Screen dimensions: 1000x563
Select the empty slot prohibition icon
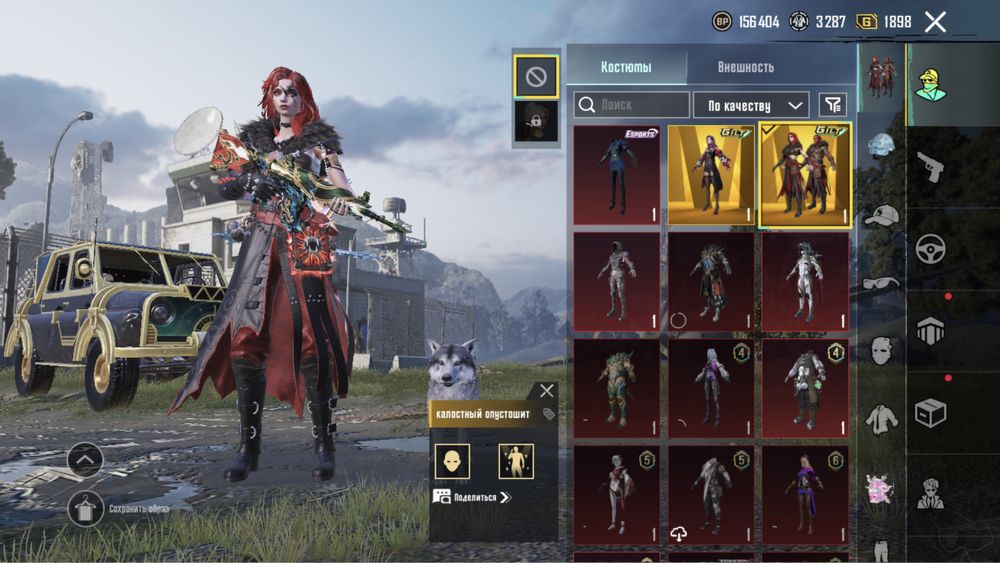(x=536, y=76)
